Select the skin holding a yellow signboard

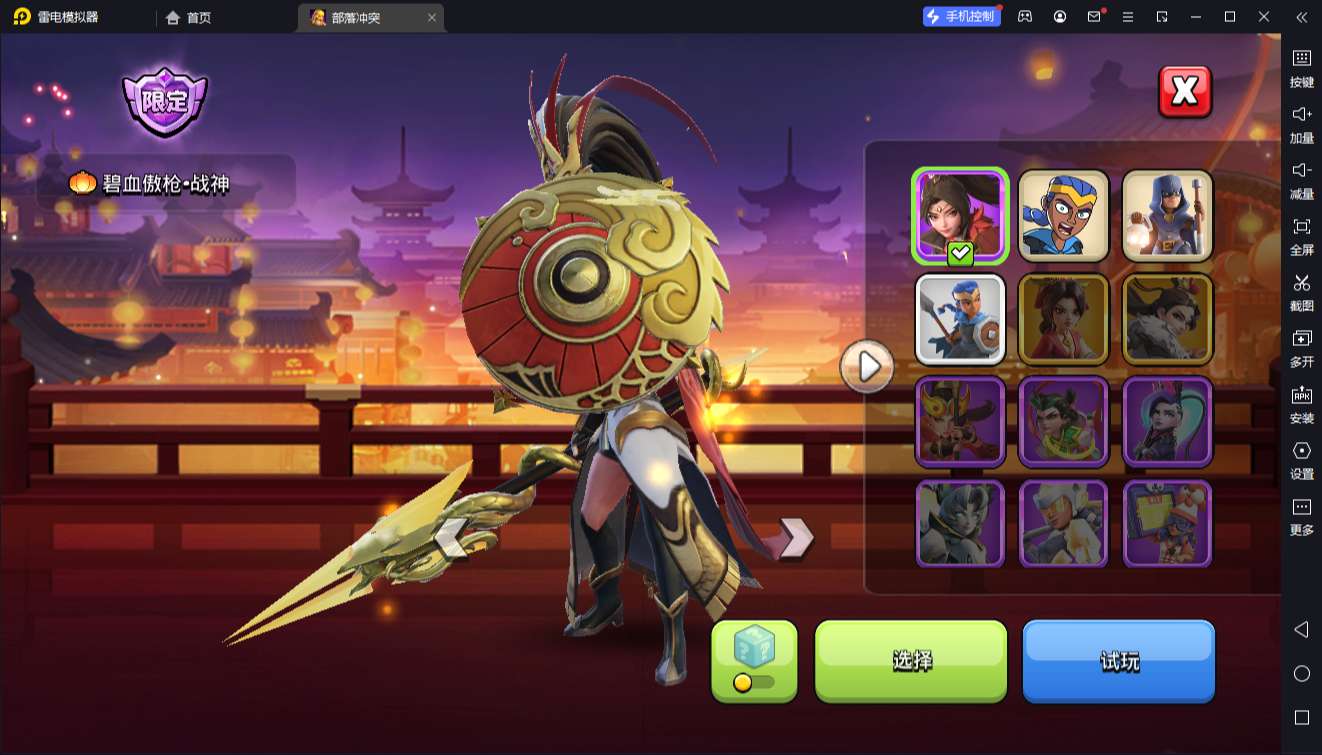[1167, 523]
